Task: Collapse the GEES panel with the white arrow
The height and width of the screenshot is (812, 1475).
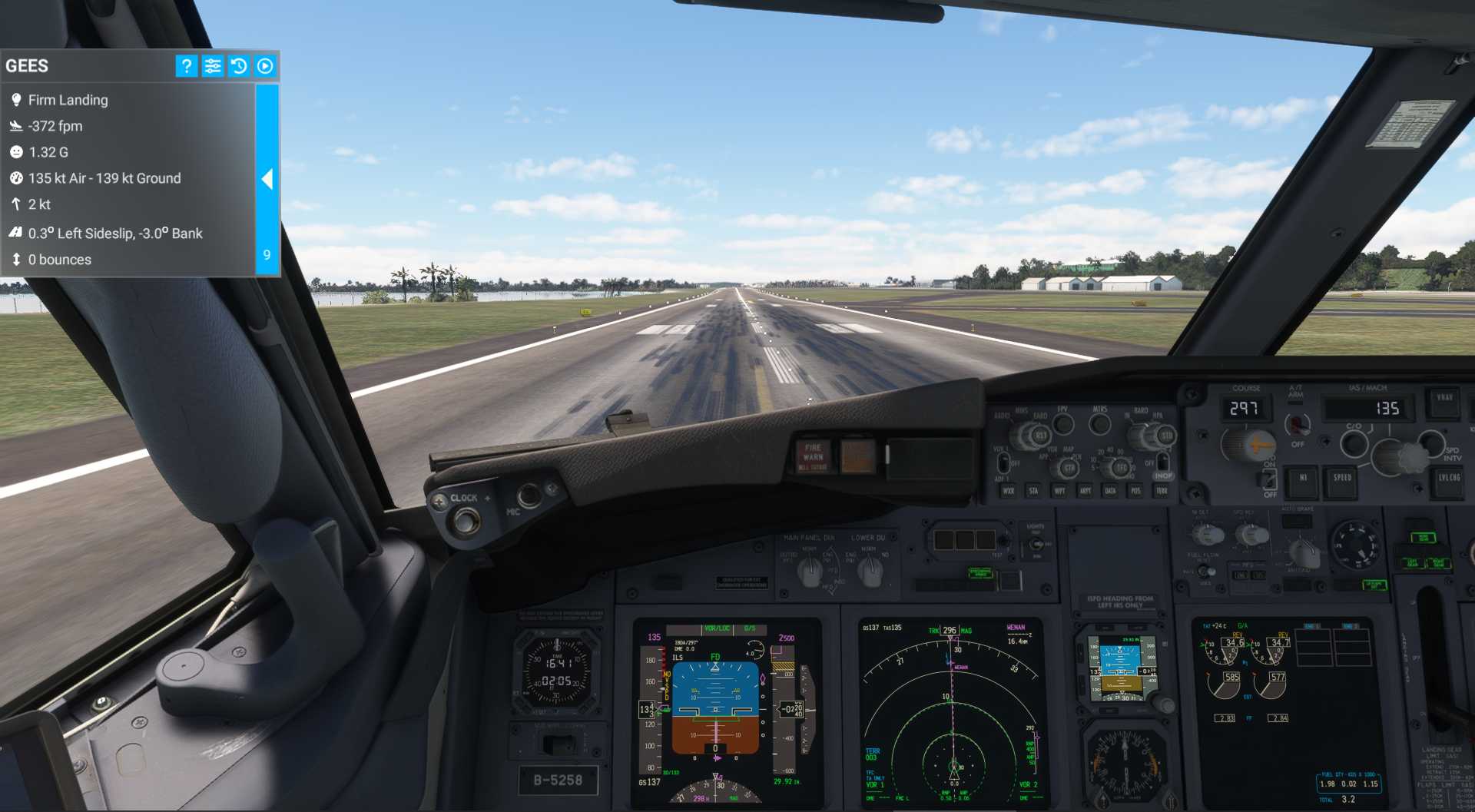Action: (x=267, y=179)
